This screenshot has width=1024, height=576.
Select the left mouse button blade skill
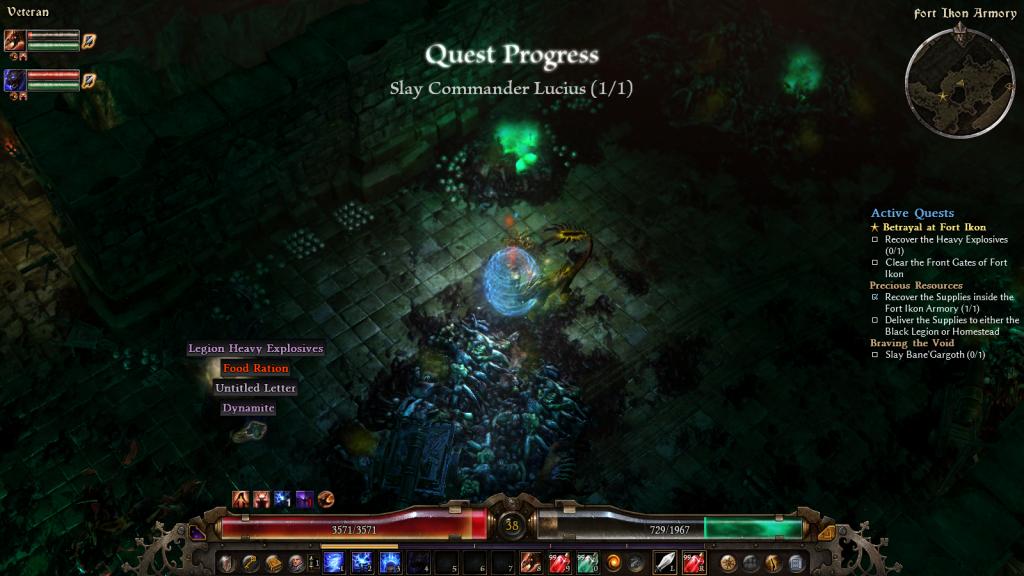click(664, 562)
